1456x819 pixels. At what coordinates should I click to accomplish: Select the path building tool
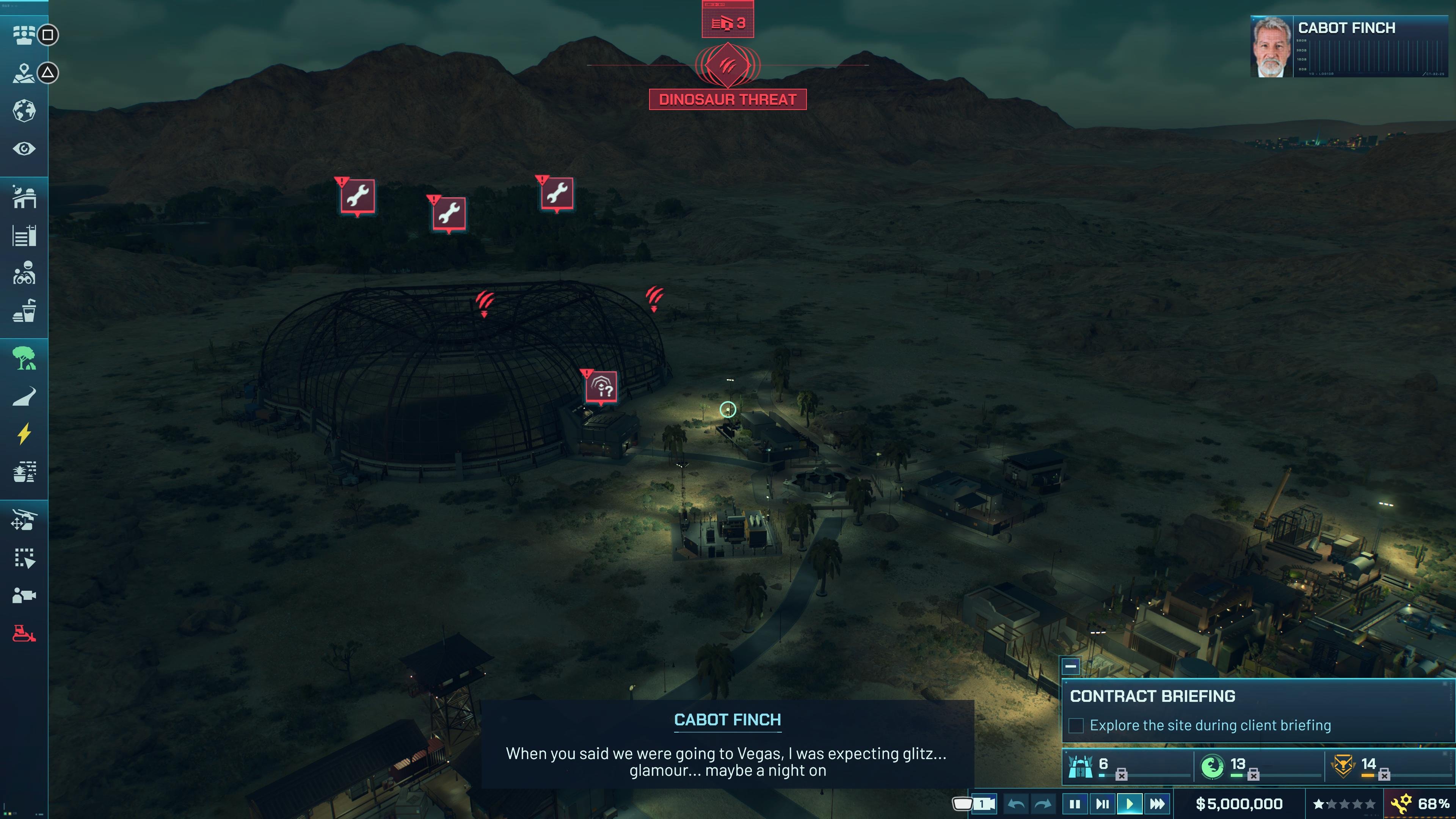tap(25, 396)
